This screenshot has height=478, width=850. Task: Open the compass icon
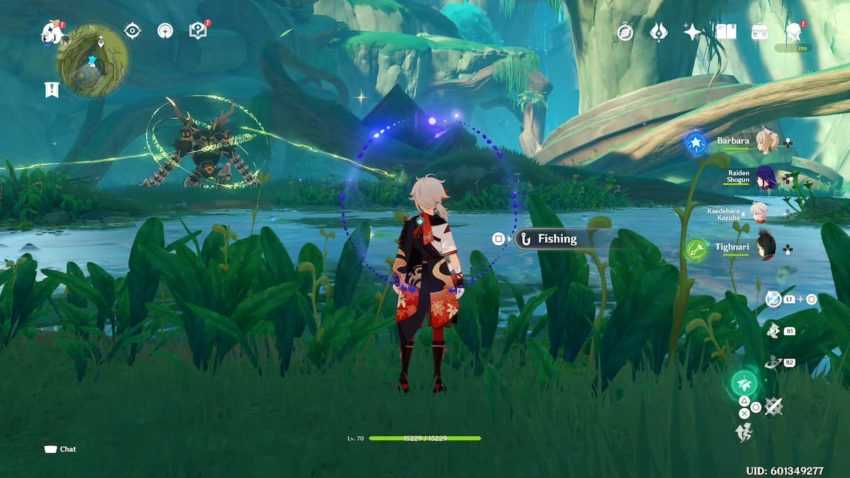point(625,32)
